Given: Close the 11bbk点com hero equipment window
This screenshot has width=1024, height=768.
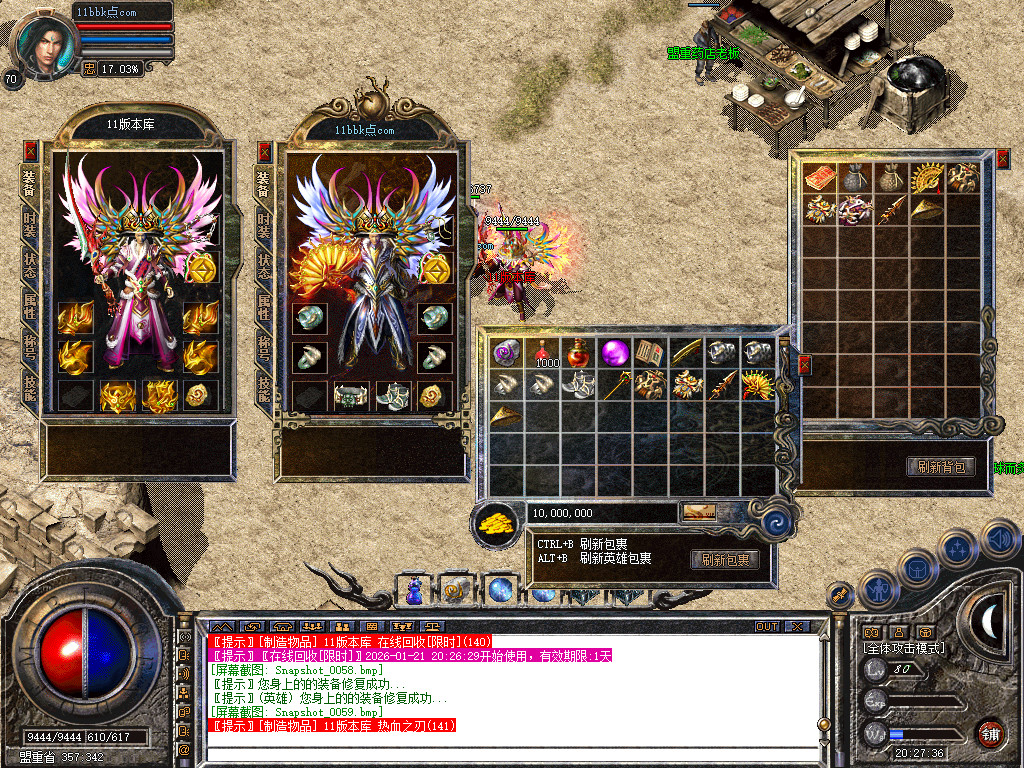Looking at the screenshot, I should coord(265,151).
